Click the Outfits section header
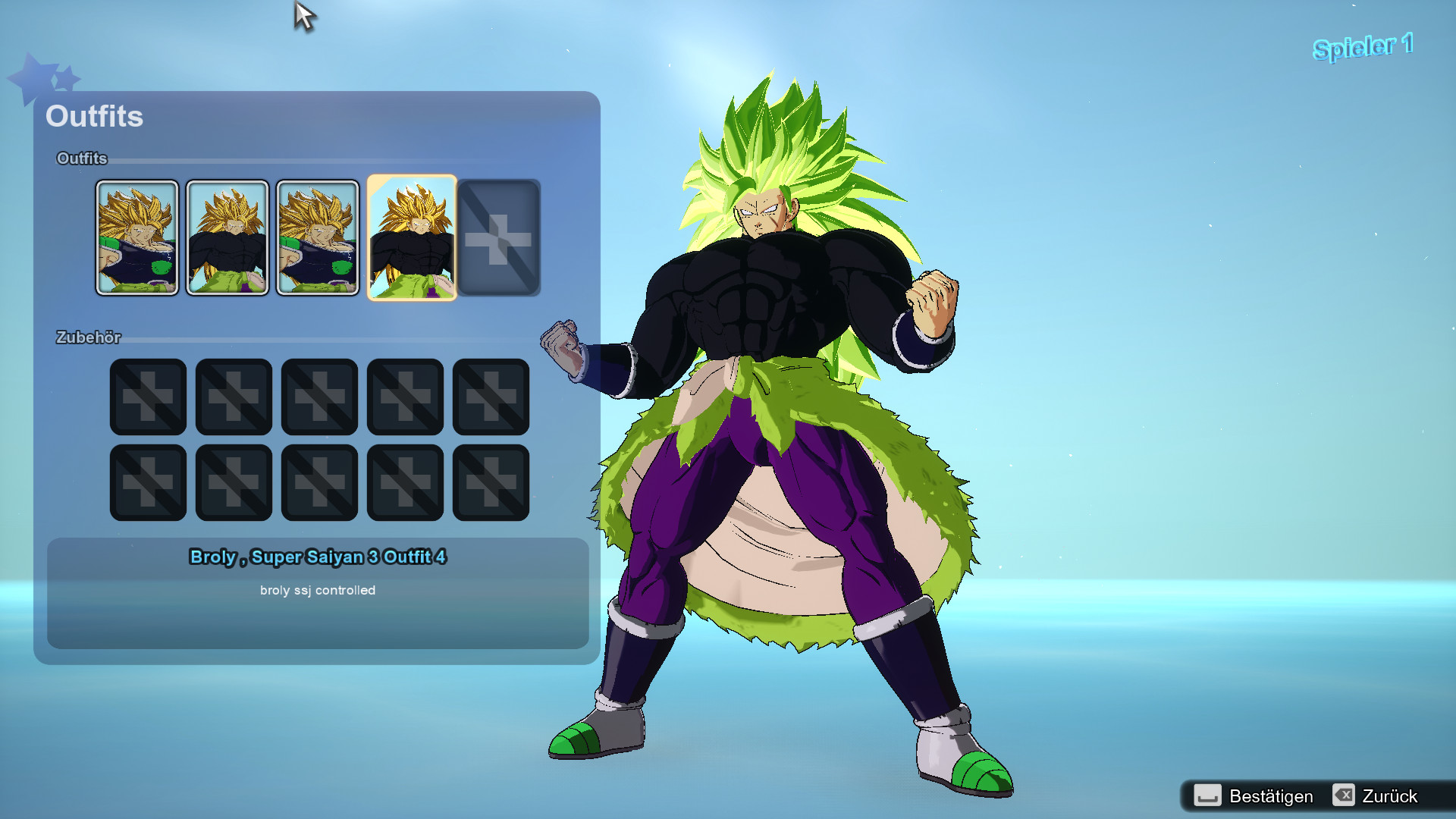This screenshot has width=1456, height=819. coord(82,159)
